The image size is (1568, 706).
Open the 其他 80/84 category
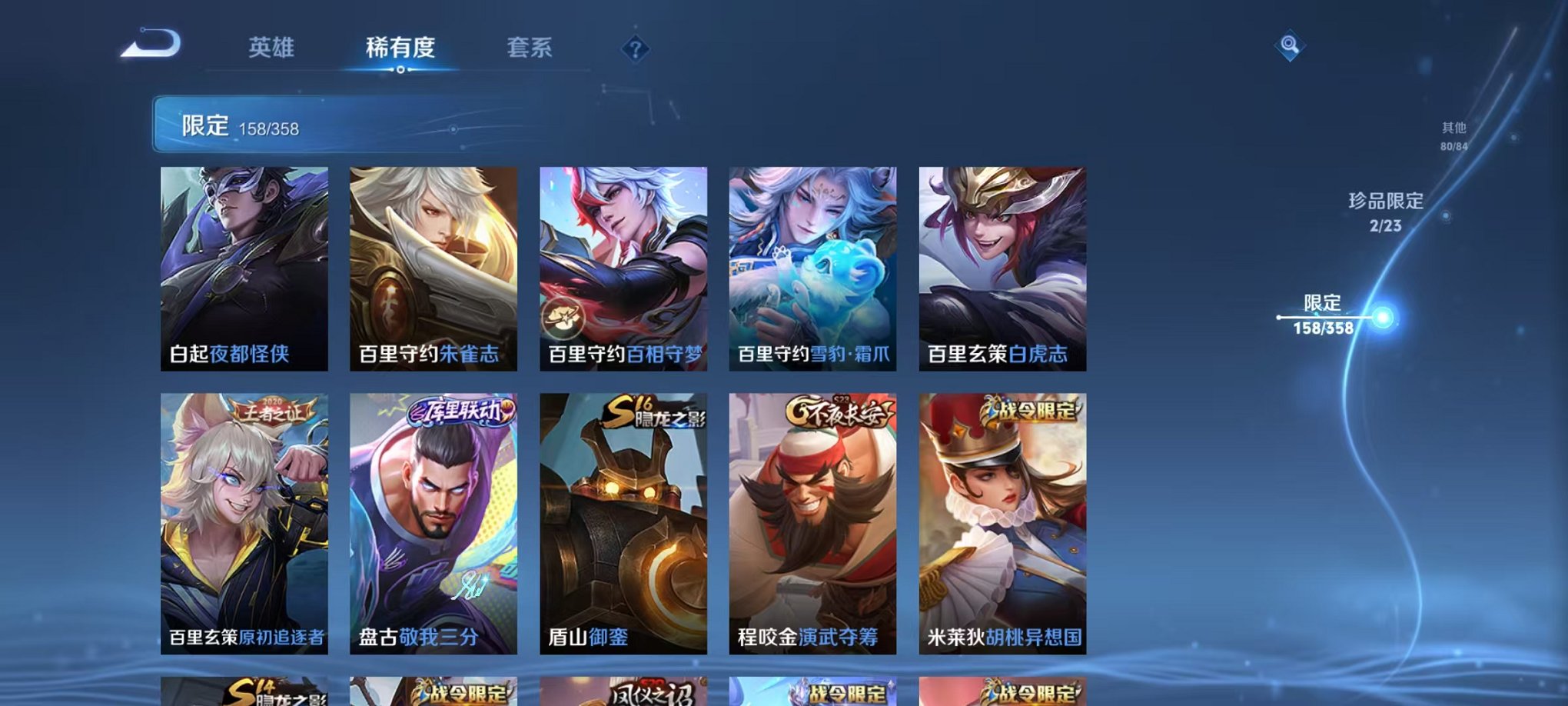pos(1452,137)
